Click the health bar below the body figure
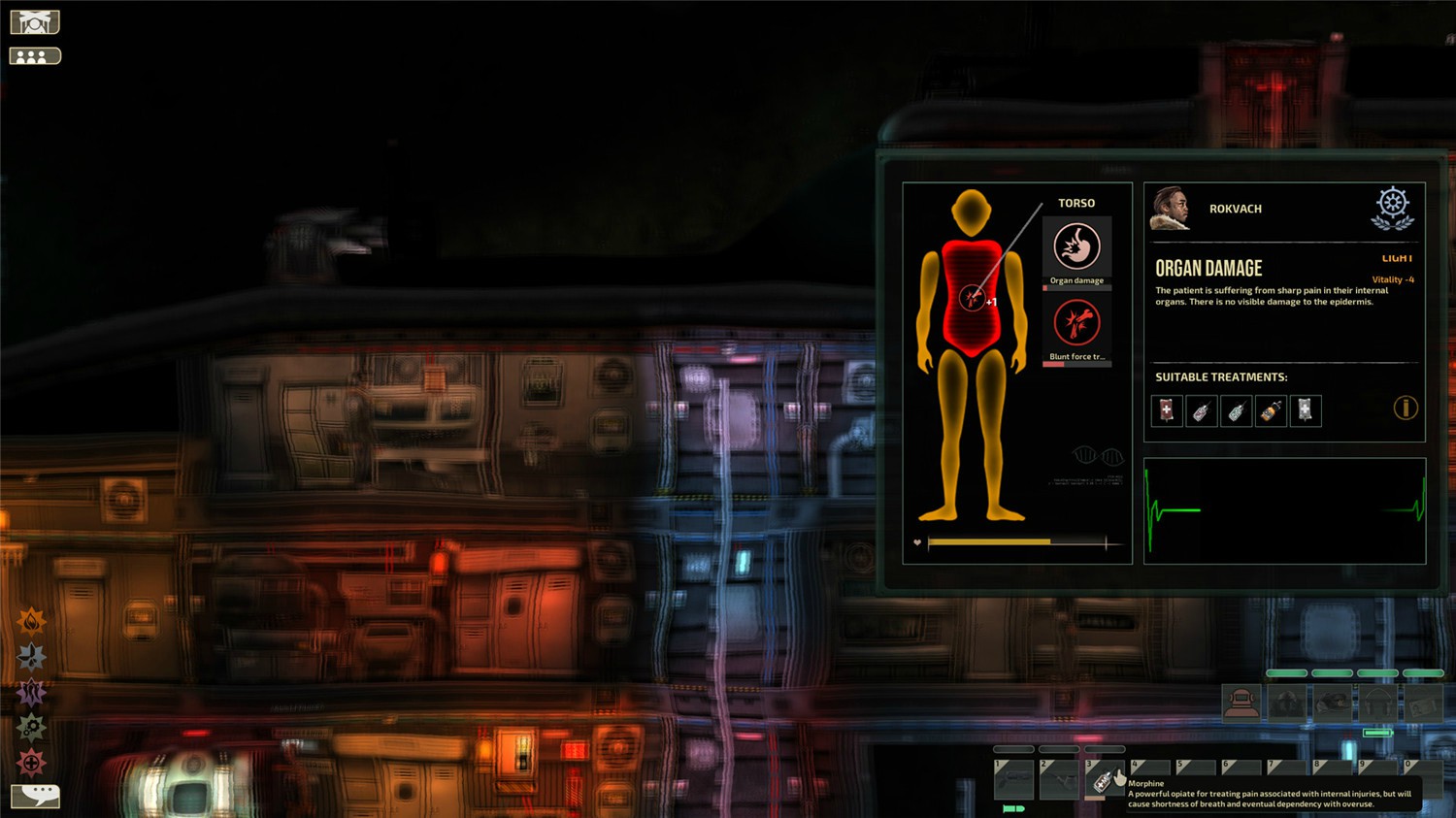 coord(1014,540)
